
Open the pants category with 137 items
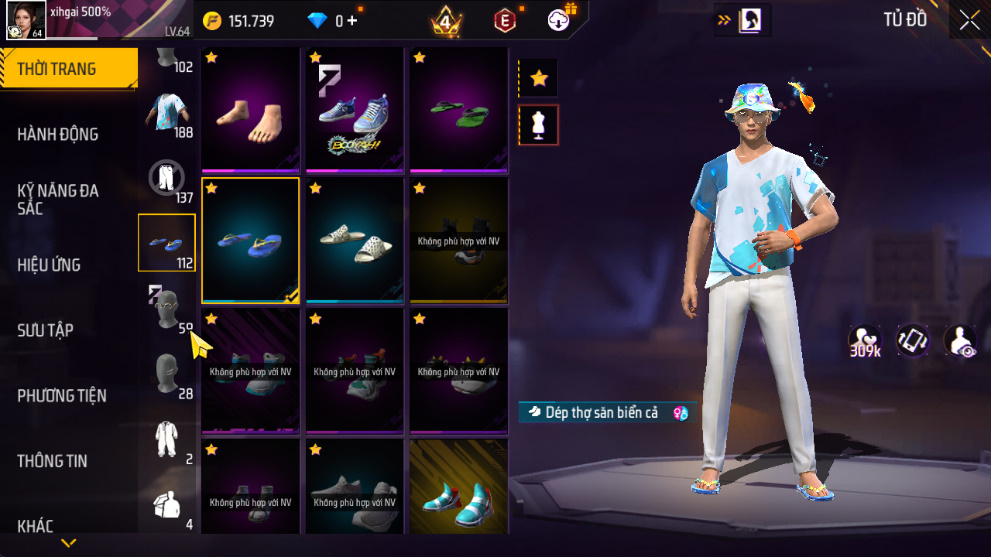[167, 178]
